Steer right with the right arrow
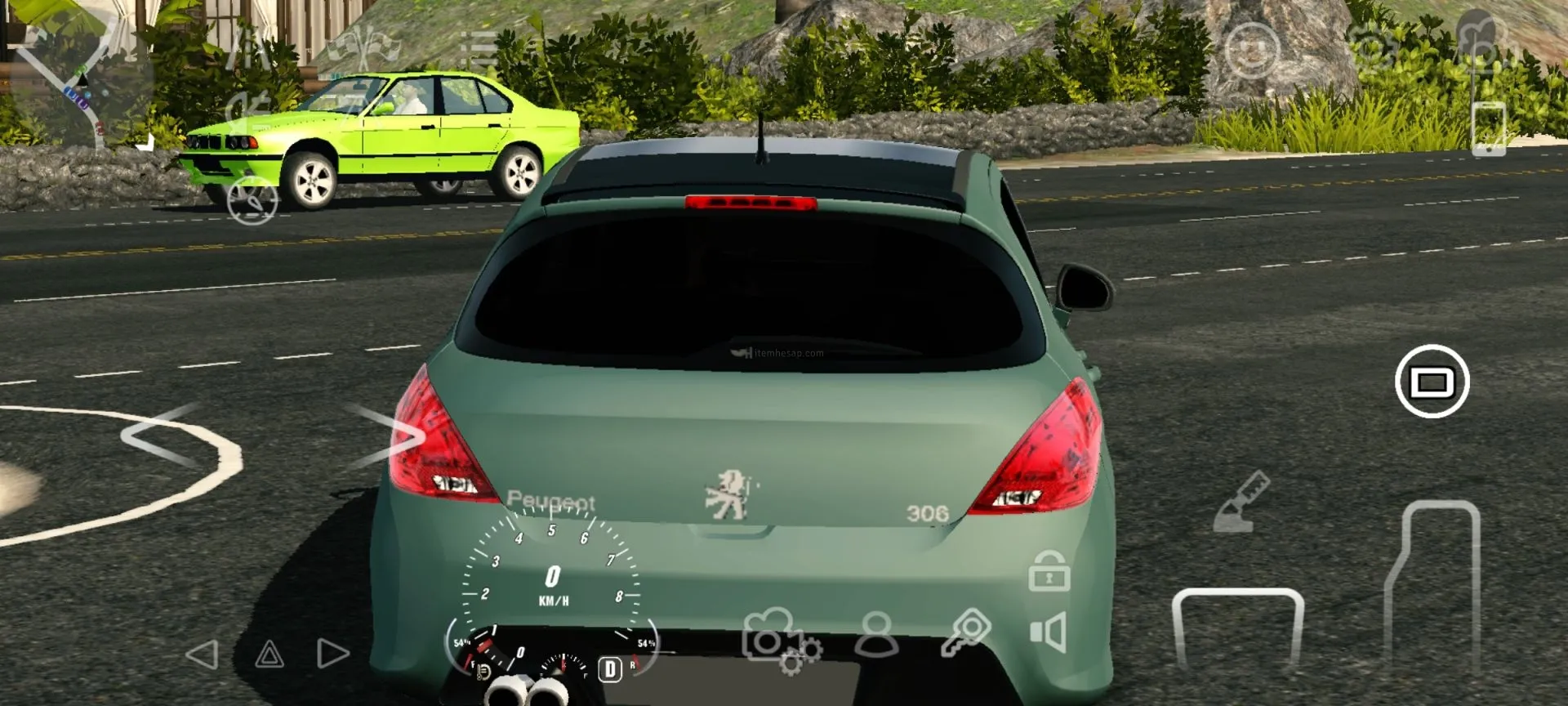The width and height of the screenshot is (1568, 706). 384,435
